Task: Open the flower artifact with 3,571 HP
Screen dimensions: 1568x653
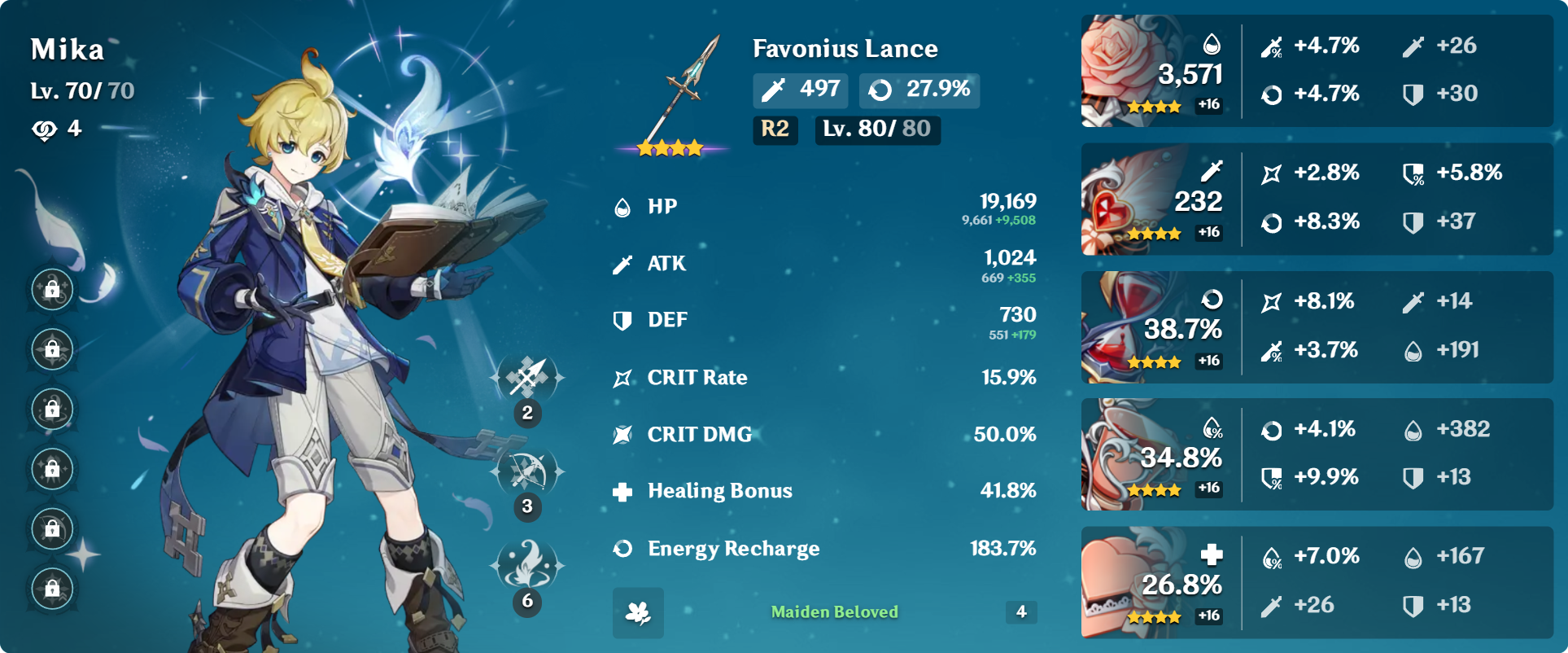Action: pyautogui.click(x=1123, y=71)
